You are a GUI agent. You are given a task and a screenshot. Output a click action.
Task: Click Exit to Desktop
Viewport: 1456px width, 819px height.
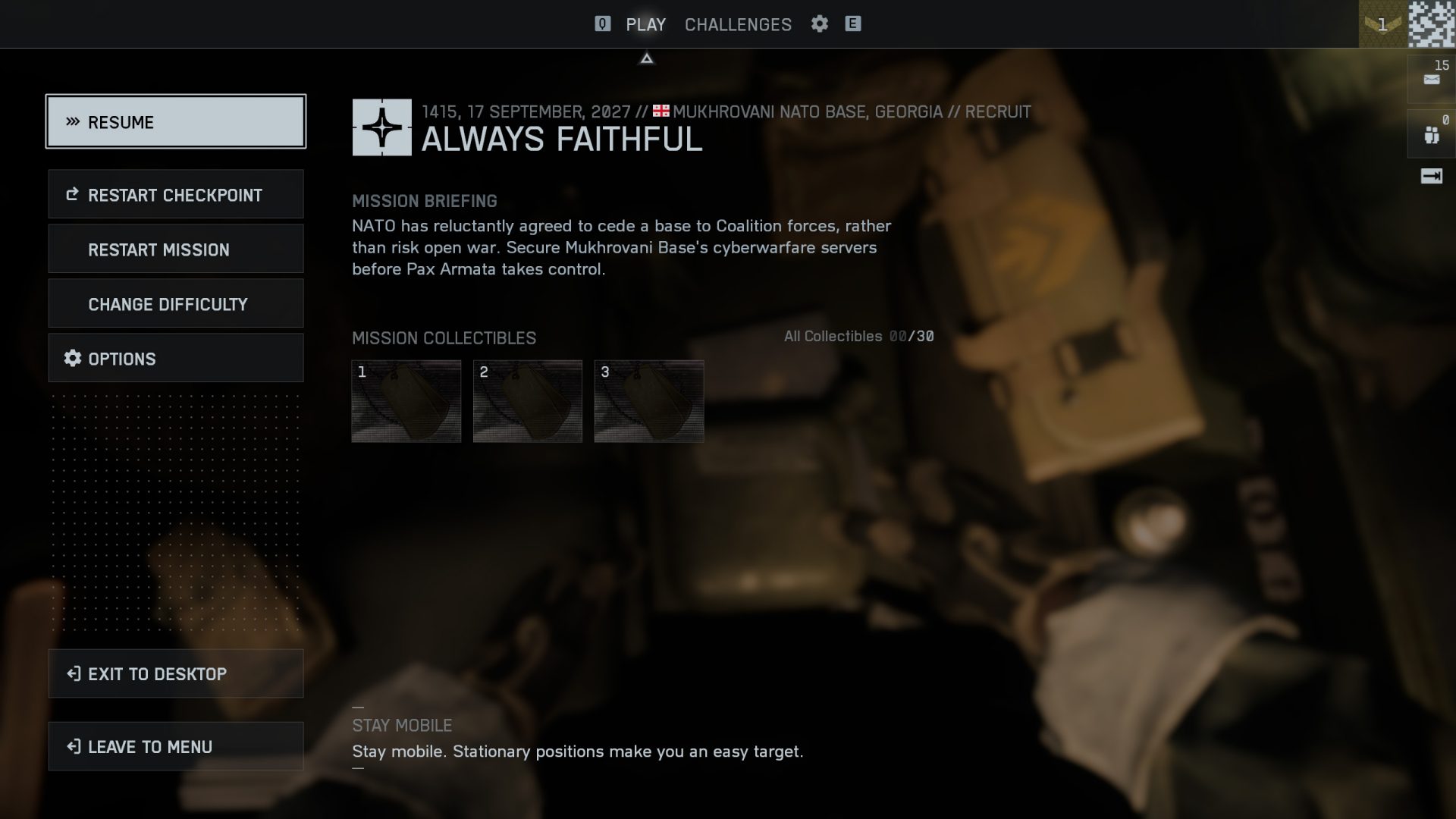point(176,673)
